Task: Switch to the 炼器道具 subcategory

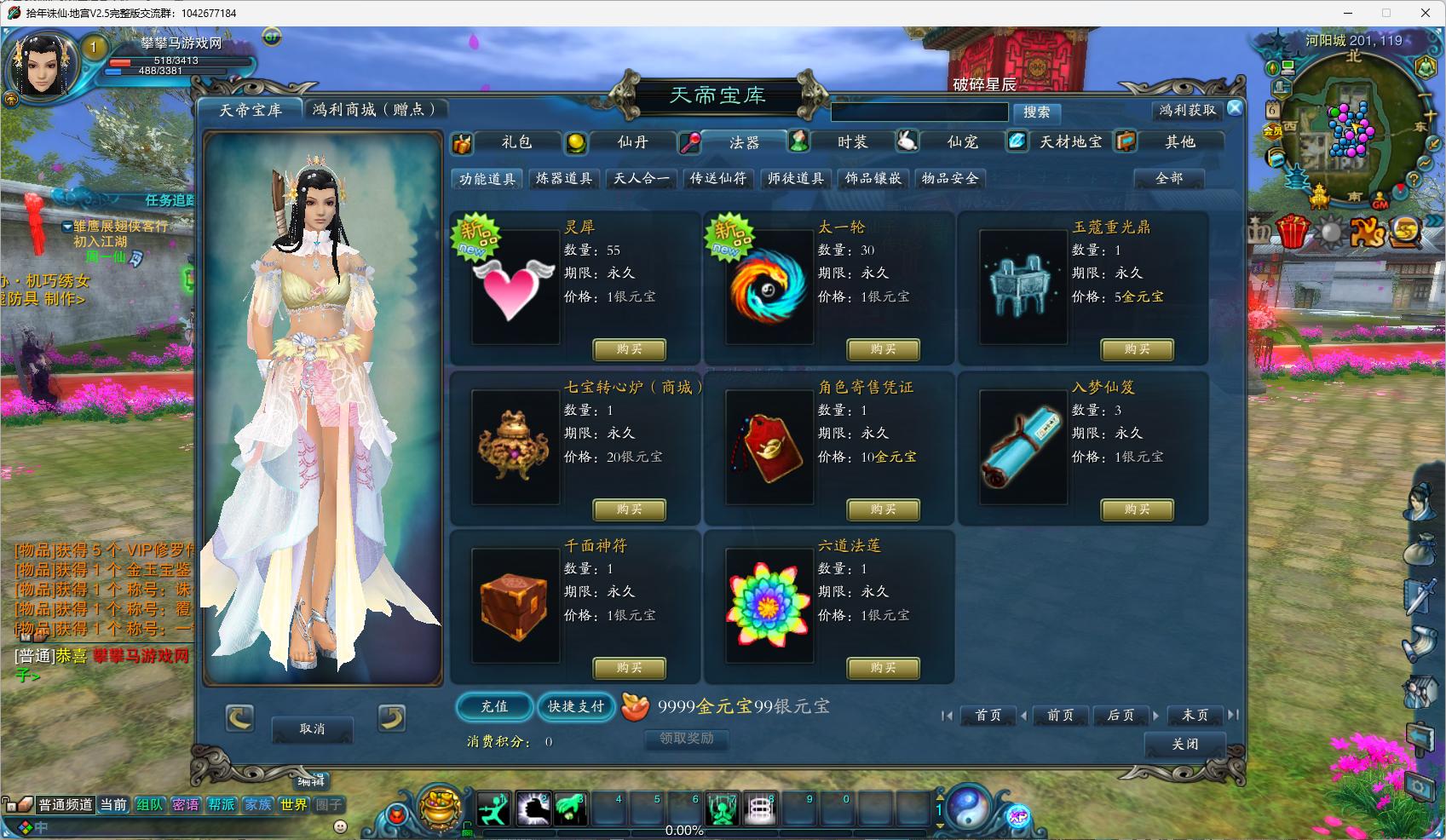Action: (x=564, y=178)
